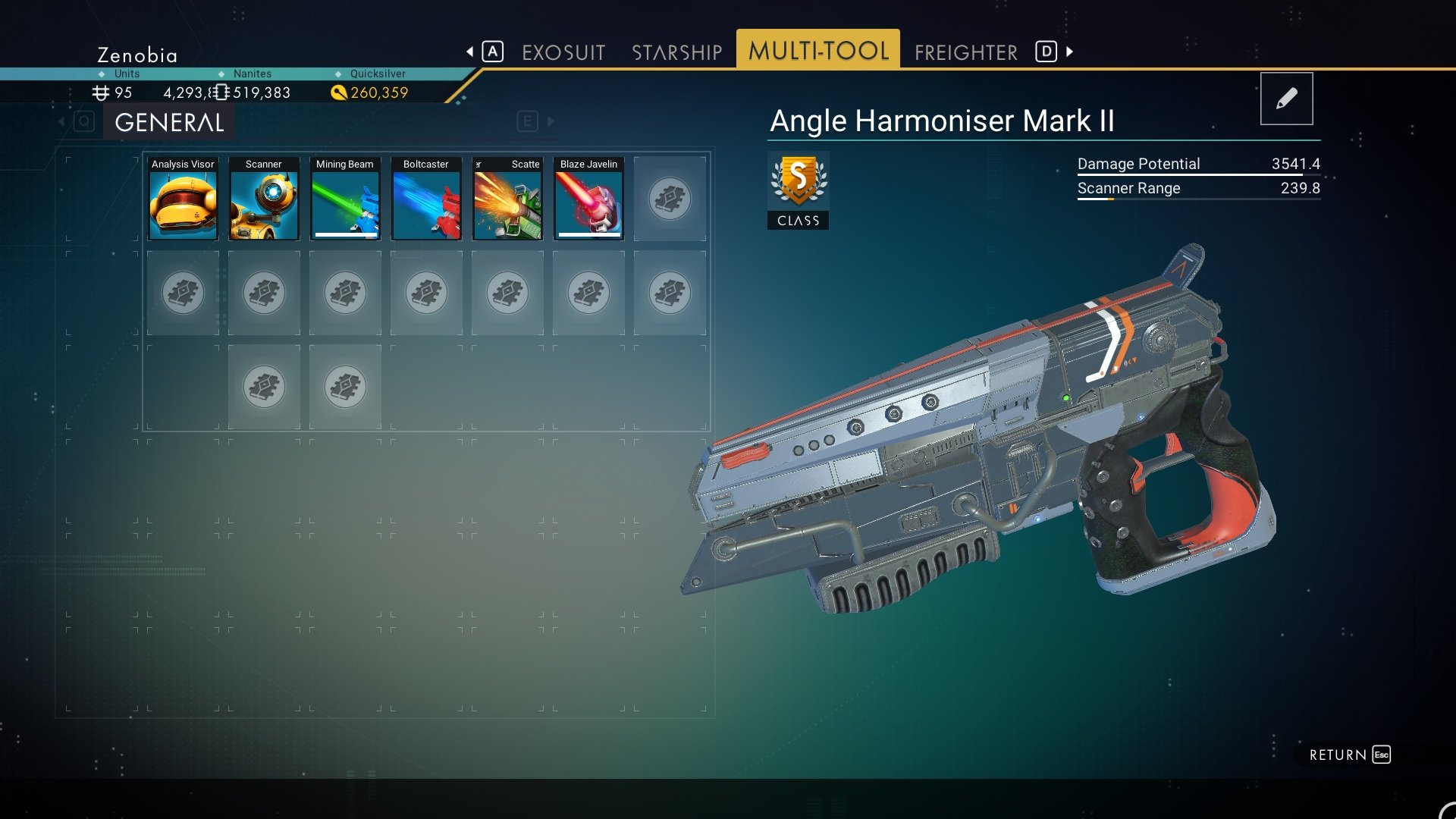Screen dimensions: 1456x819
Task: Choose the Blaze Javelin slot
Action: [588, 199]
